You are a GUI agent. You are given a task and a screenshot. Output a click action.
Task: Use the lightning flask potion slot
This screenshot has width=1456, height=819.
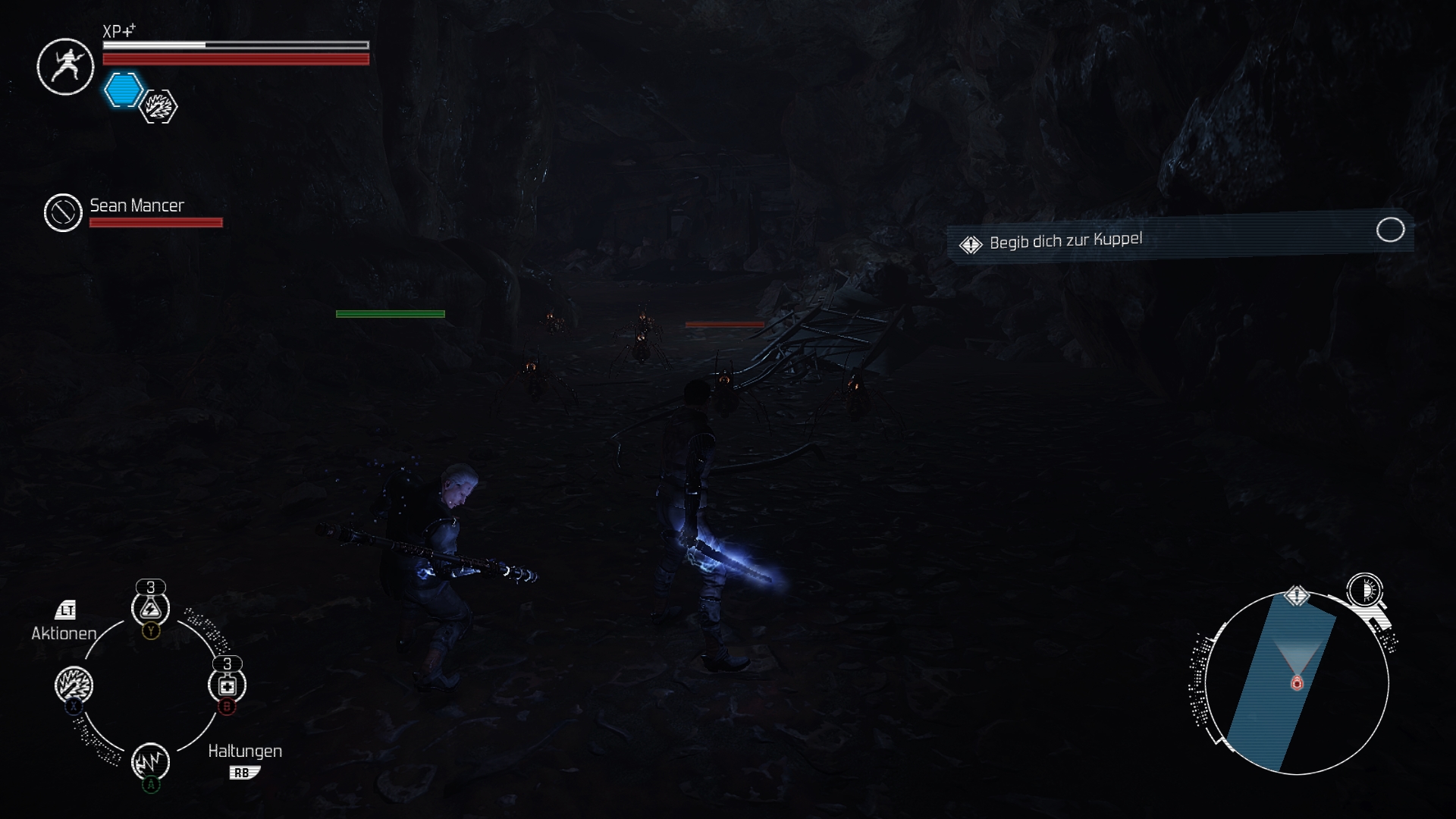pos(150,608)
